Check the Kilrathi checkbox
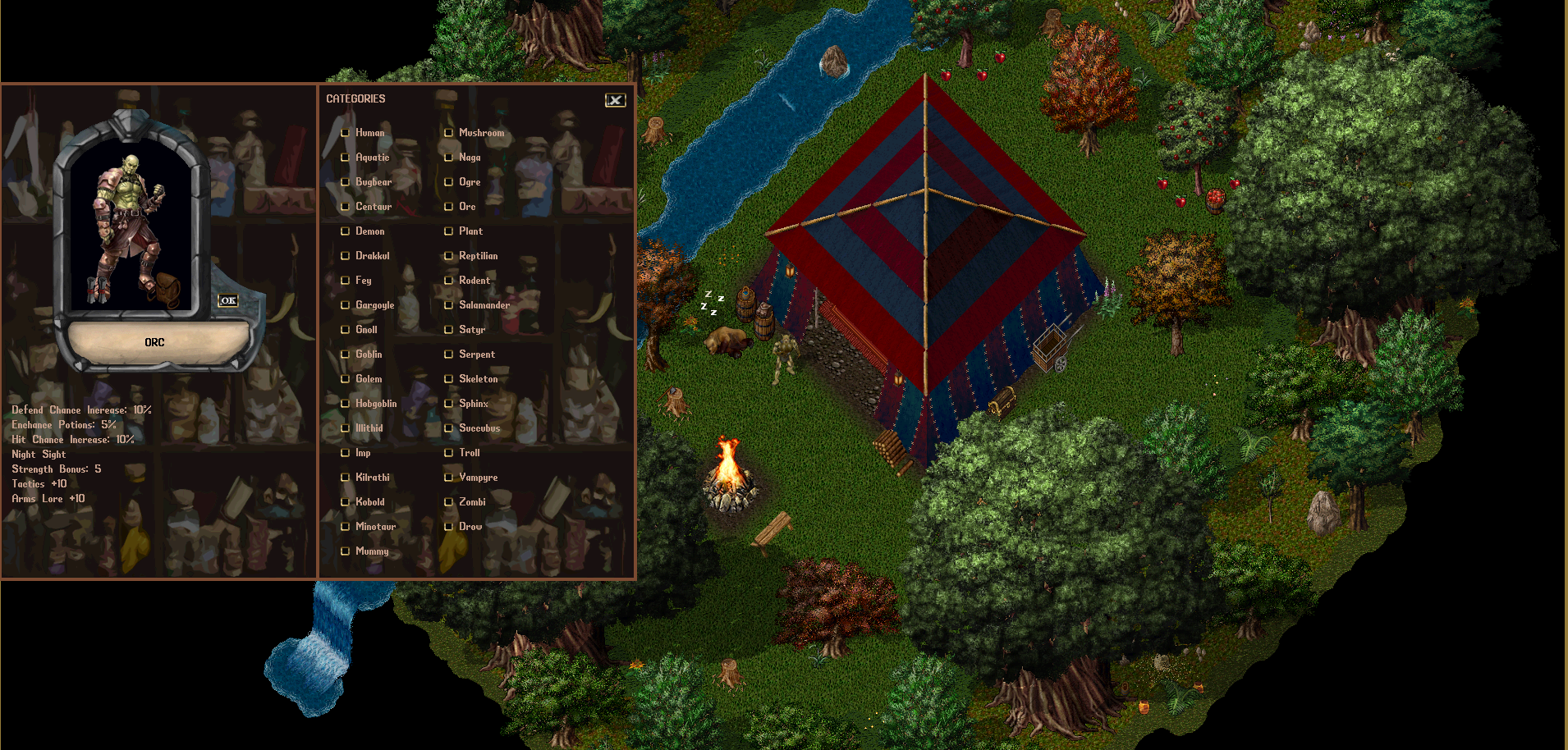This screenshot has height=750, width=1568. pyautogui.click(x=345, y=477)
